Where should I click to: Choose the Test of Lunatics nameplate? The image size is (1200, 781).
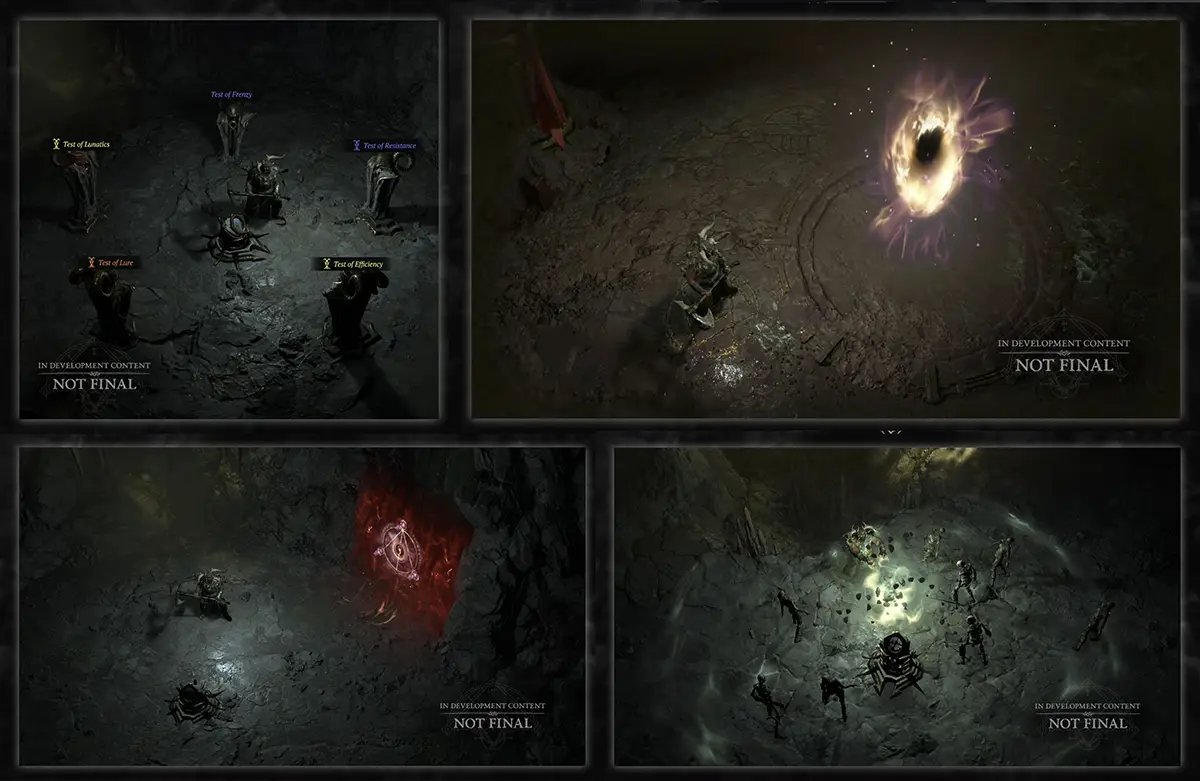point(82,144)
